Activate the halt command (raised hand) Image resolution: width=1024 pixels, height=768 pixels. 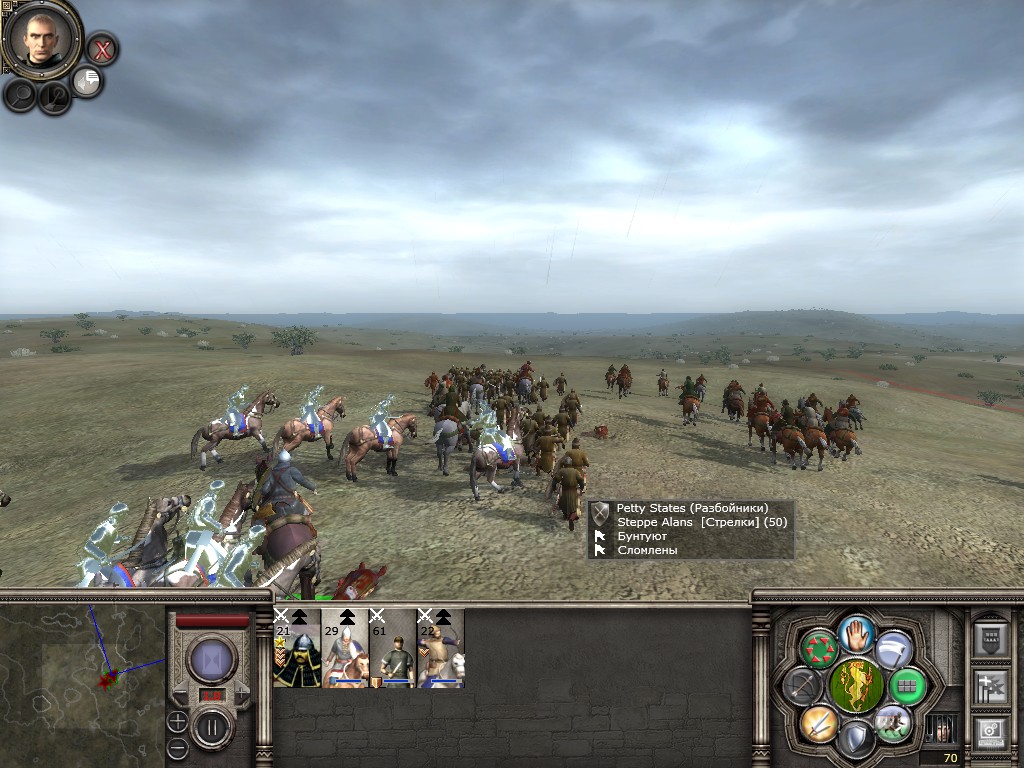[x=856, y=631]
